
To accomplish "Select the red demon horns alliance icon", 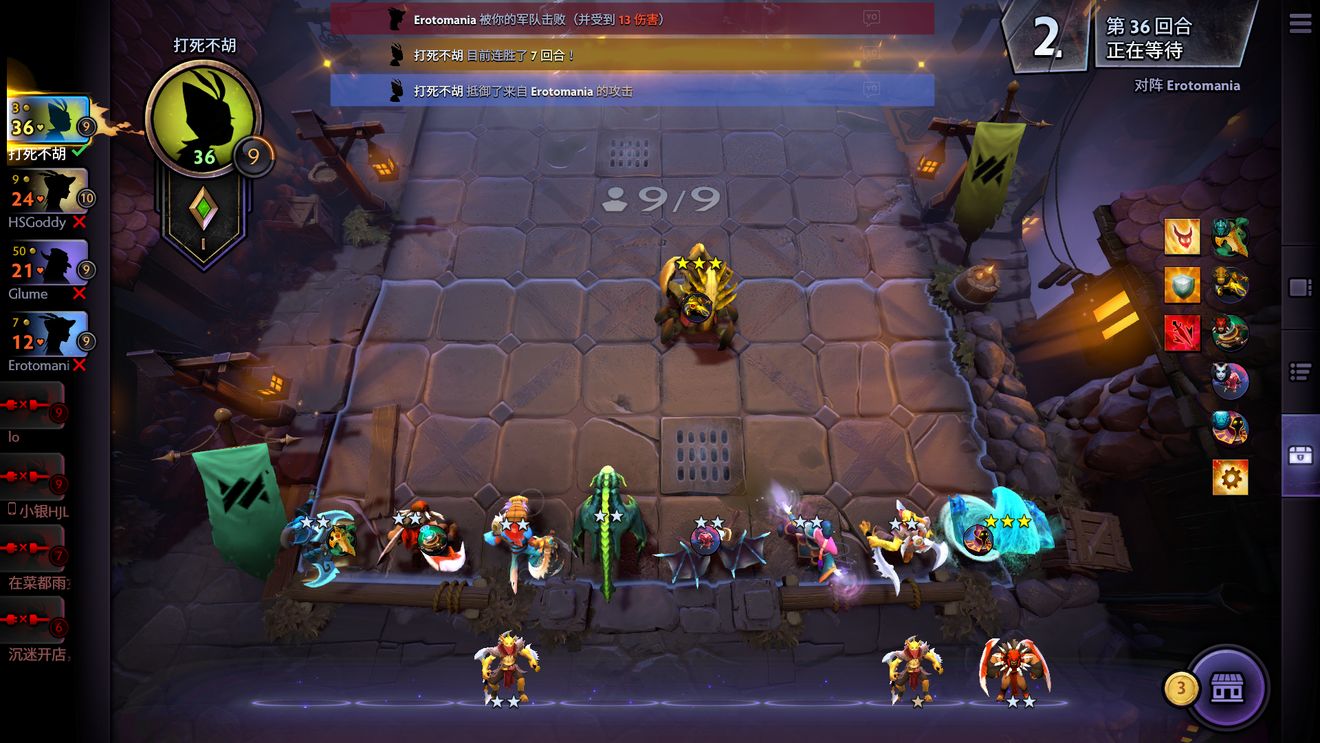I will 1182,237.
